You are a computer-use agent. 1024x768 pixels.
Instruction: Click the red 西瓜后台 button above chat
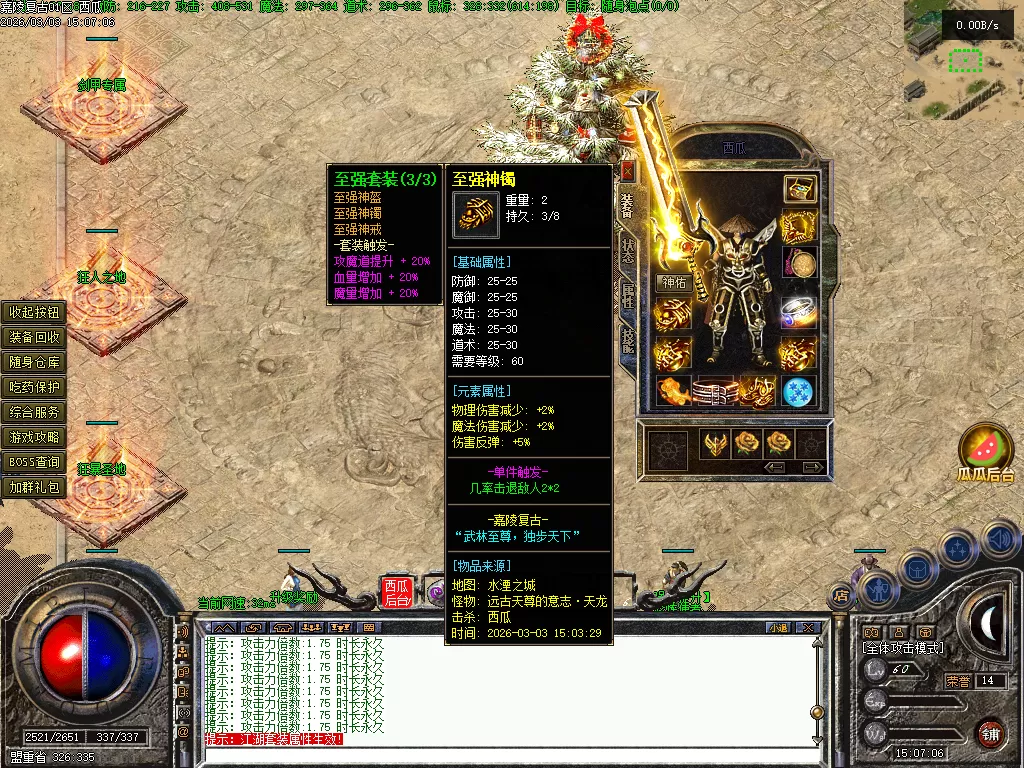click(x=395, y=592)
